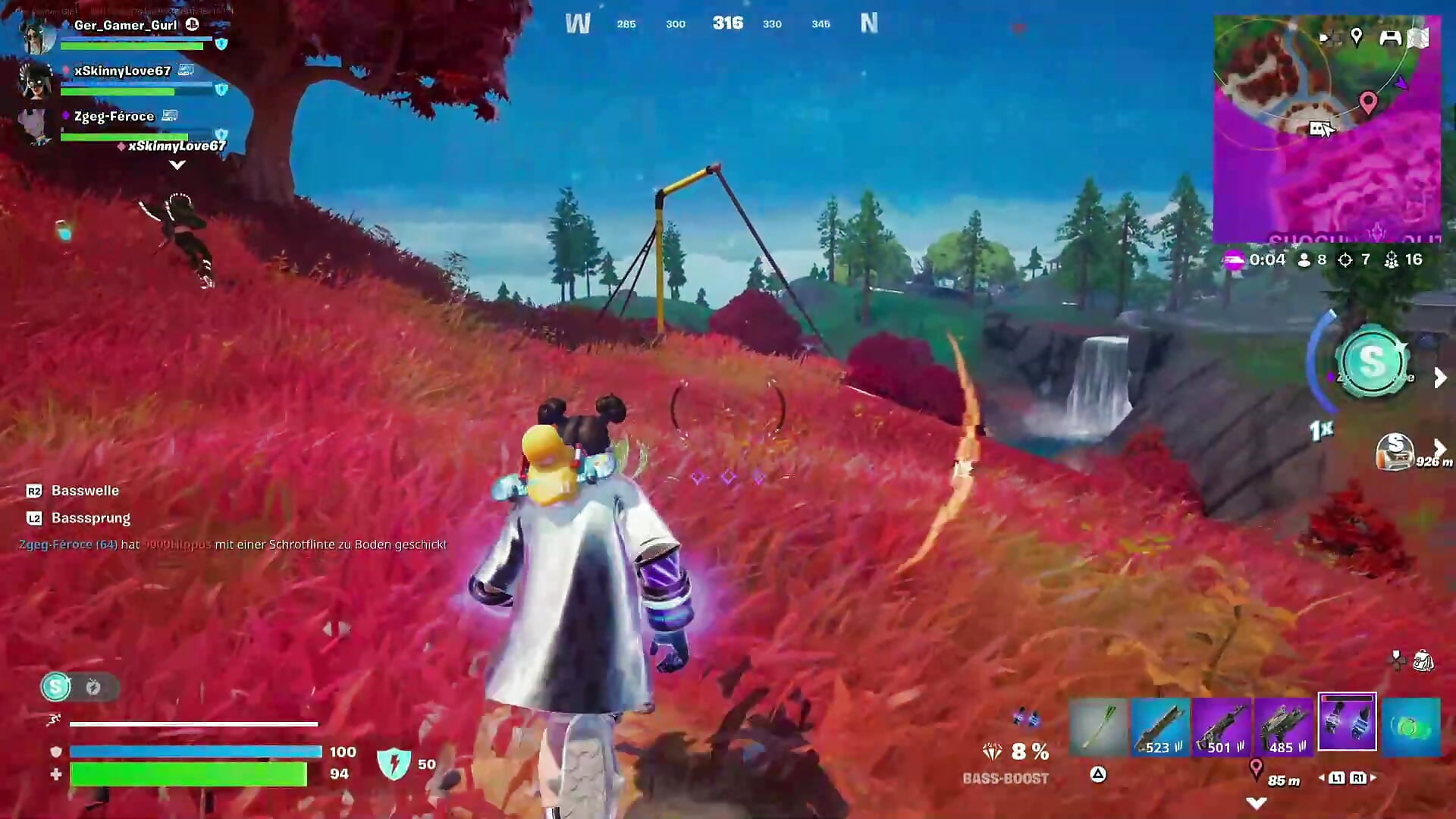Select the purple SMG with 485 ammo

pos(1284,726)
